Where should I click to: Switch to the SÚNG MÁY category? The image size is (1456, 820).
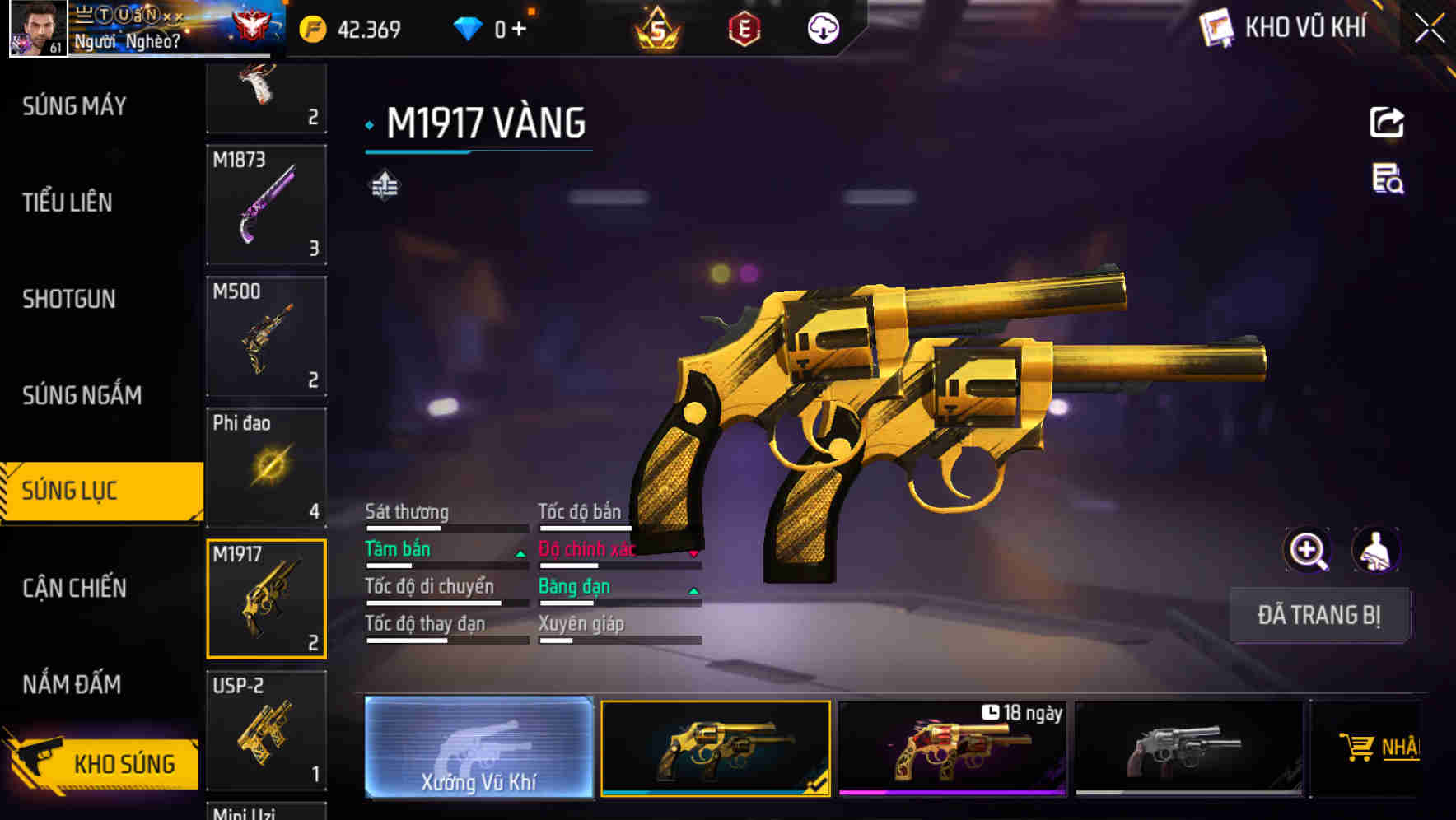click(x=75, y=106)
